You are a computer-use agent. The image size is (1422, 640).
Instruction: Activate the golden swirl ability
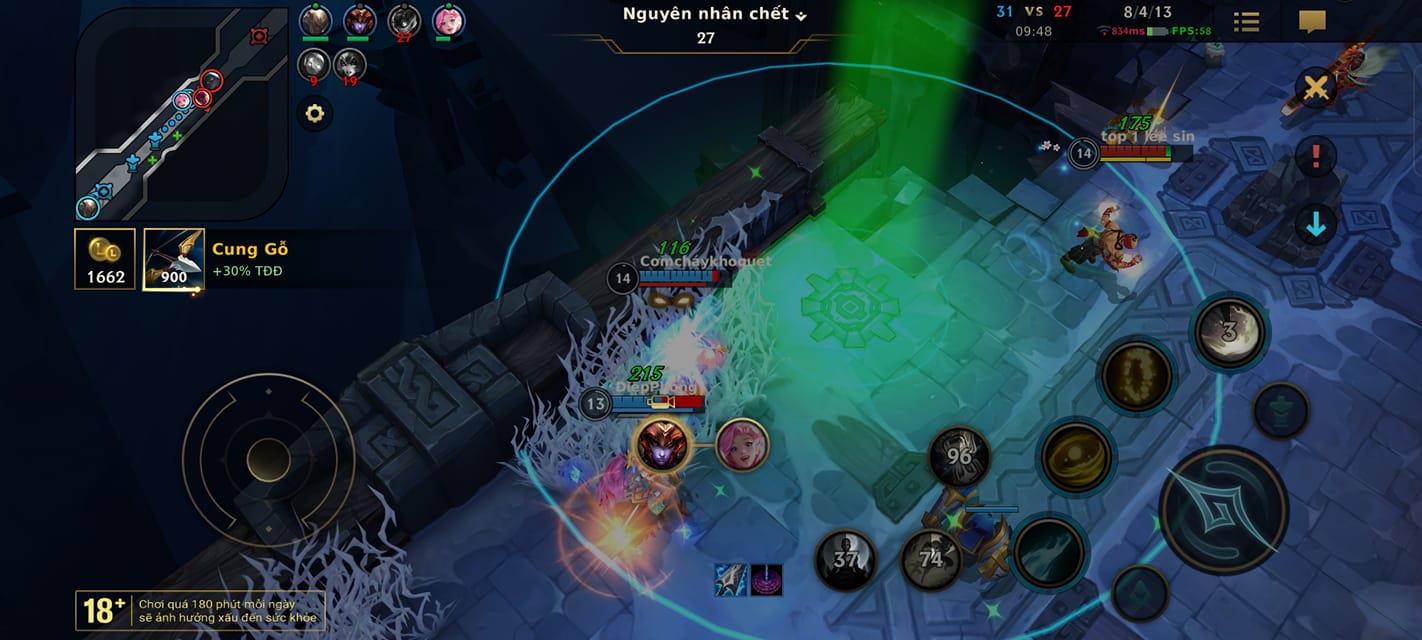click(1076, 458)
